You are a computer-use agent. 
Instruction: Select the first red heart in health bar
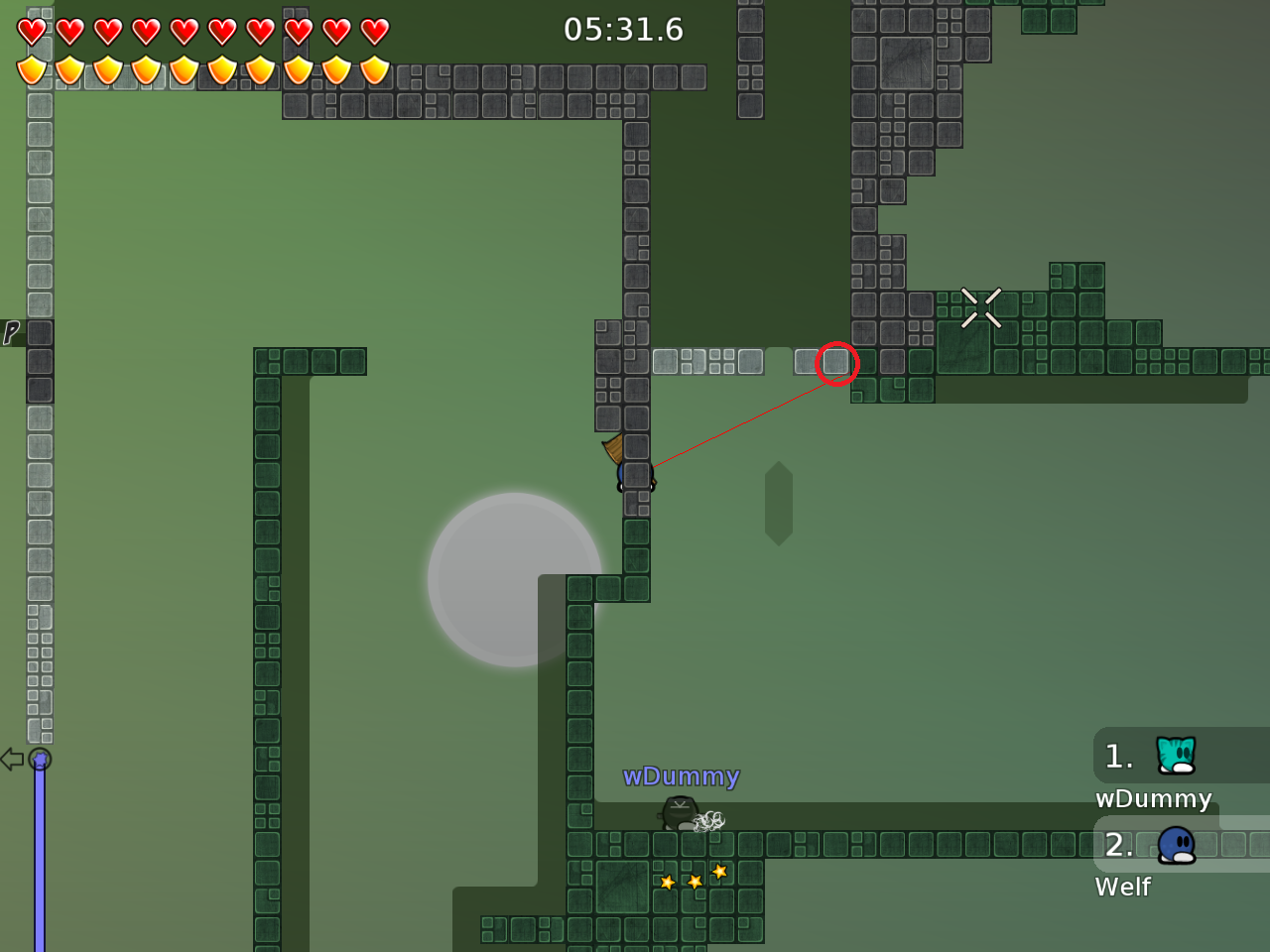pyautogui.click(x=32, y=31)
